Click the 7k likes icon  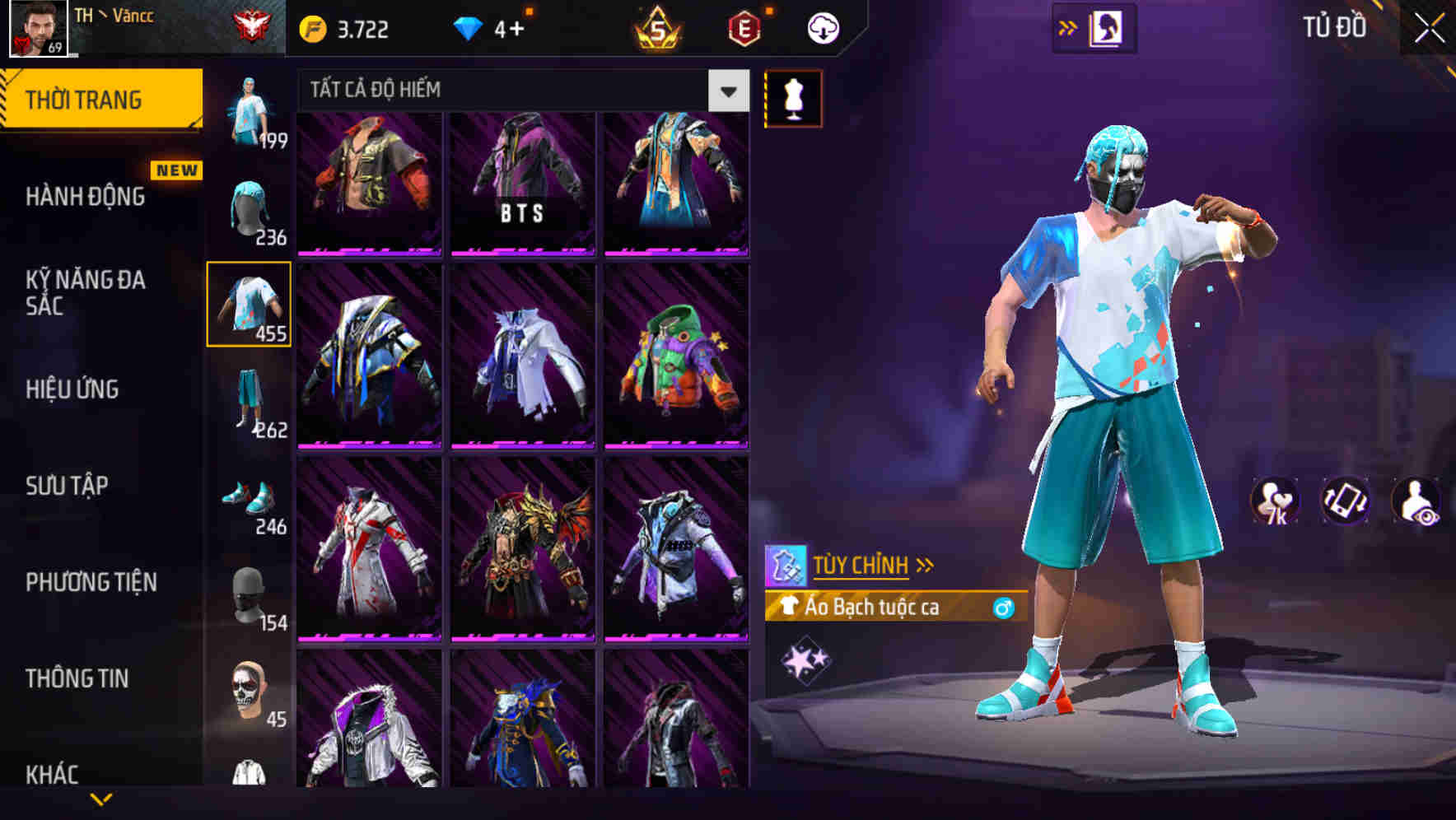[1272, 501]
